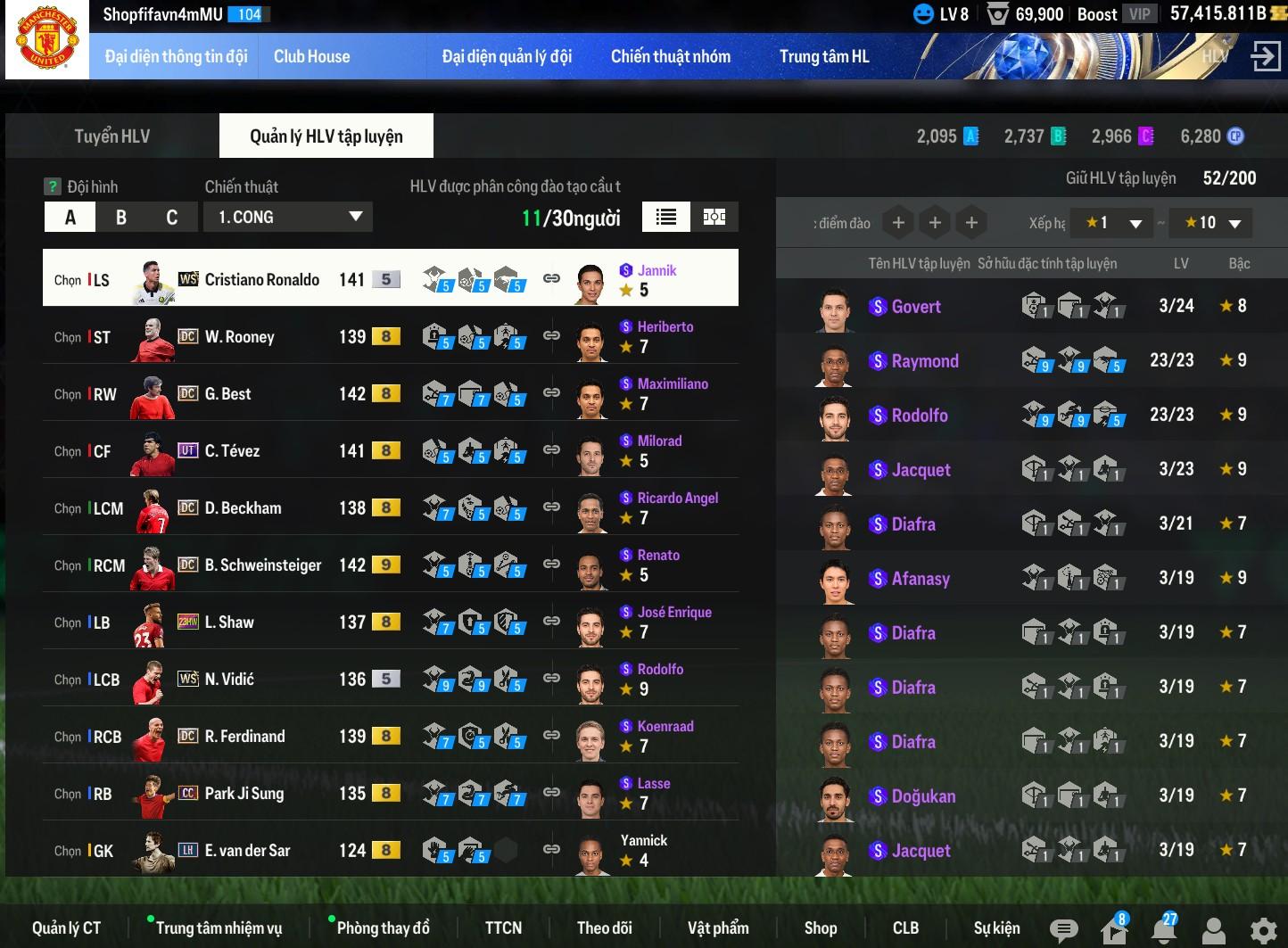Open the notifications bell icon

pyautogui.click(x=1163, y=930)
